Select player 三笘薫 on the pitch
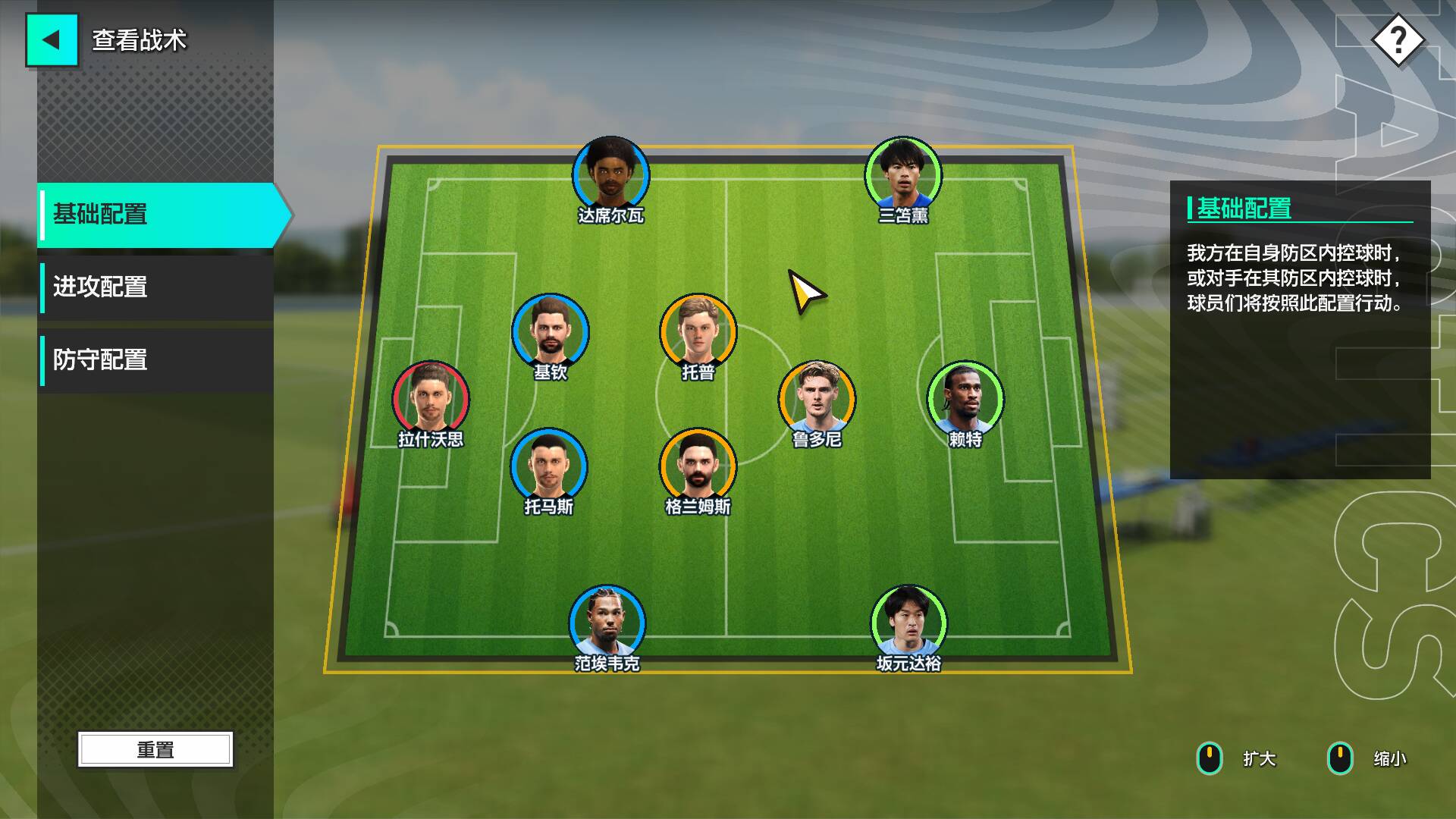This screenshot has width=1456, height=819. [903, 176]
